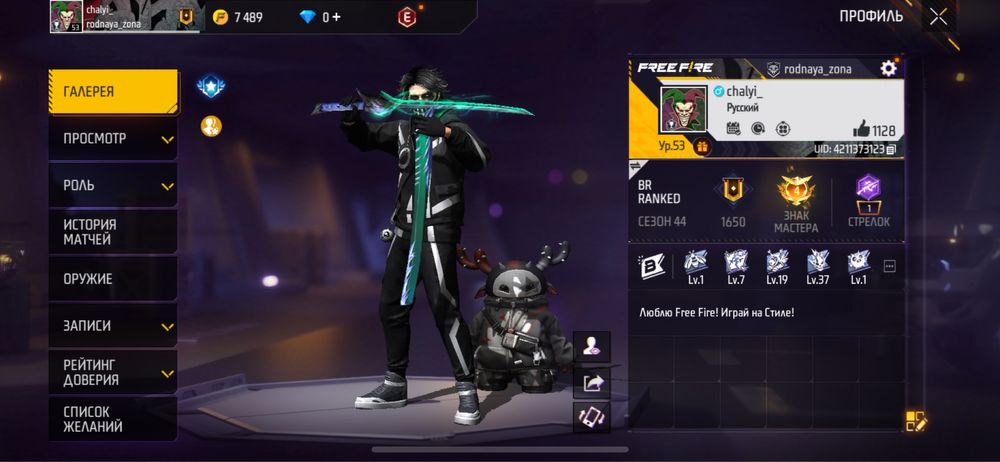Open the share arrow button
The width and height of the screenshot is (1000, 462).
tap(592, 382)
